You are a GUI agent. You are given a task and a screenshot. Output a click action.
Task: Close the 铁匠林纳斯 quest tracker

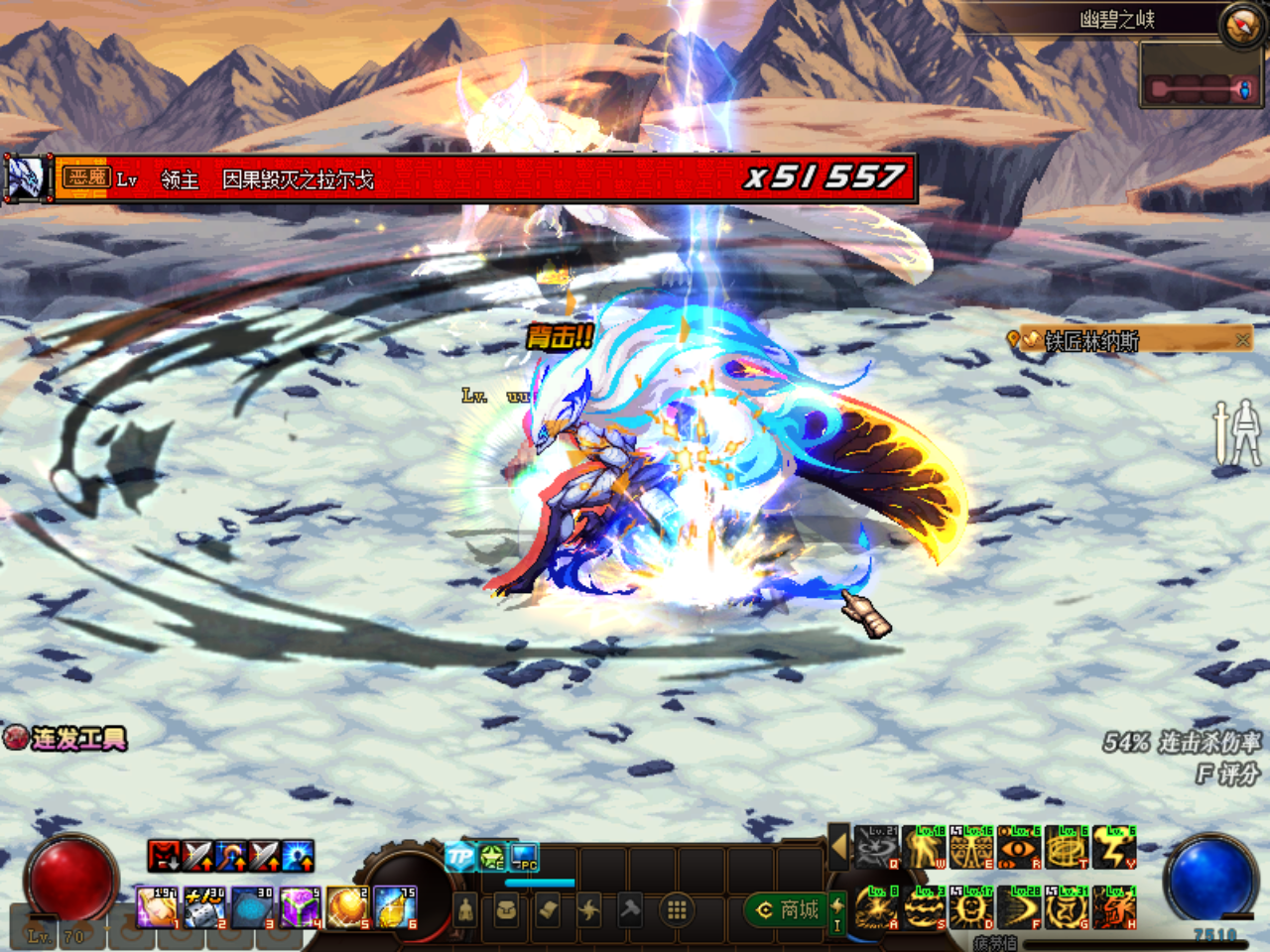[1242, 340]
